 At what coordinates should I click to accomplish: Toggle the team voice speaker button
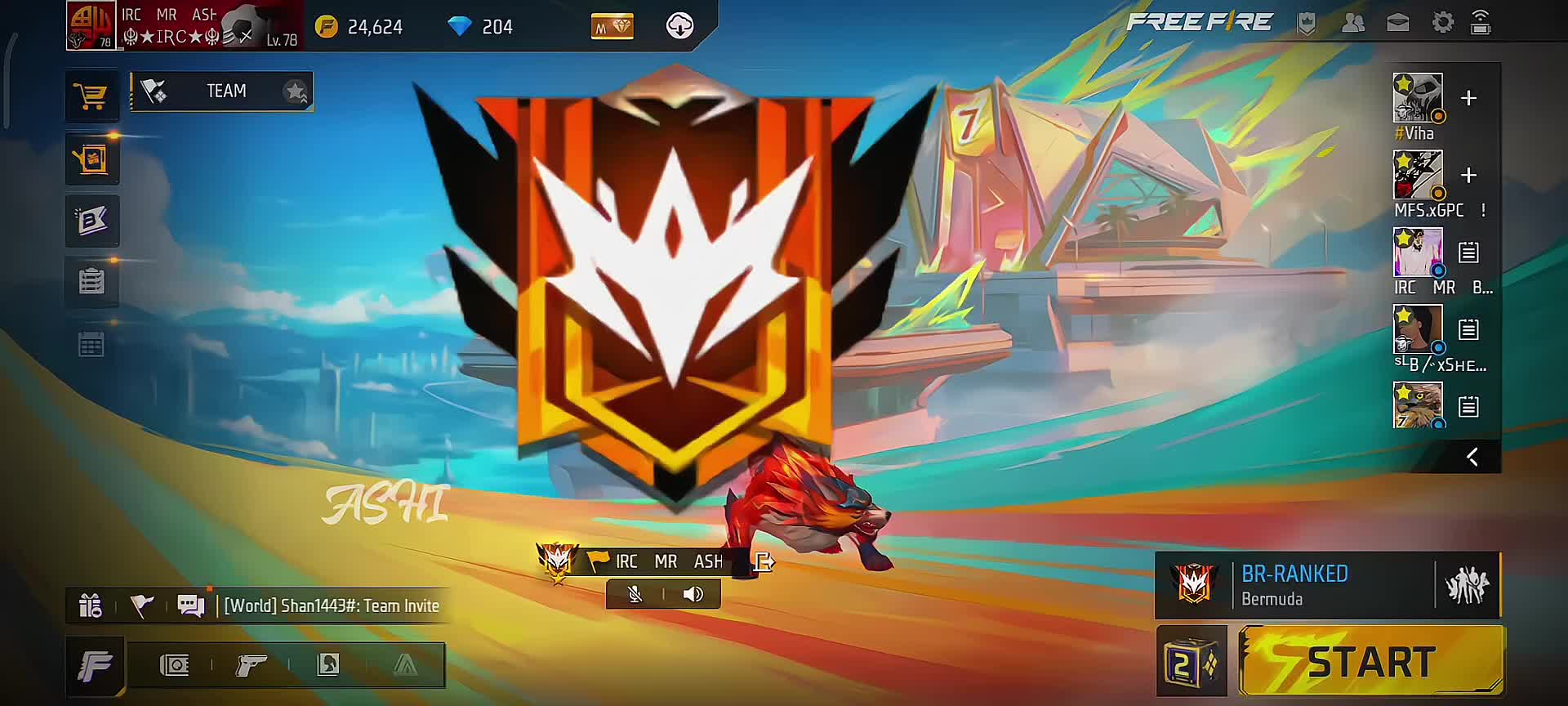[x=693, y=594]
